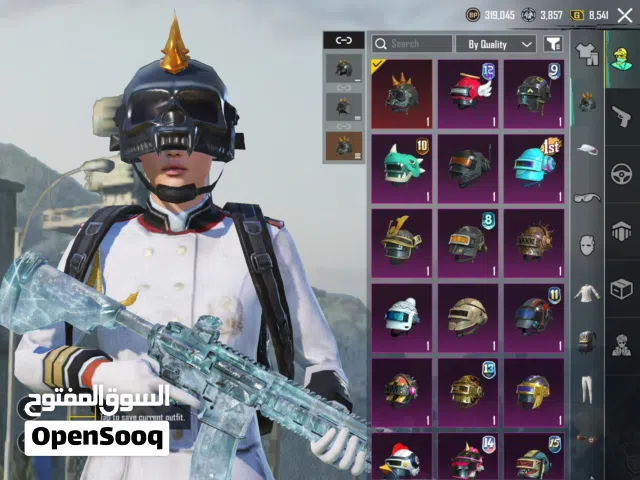Select the red winged helmet
The width and height of the screenshot is (640, 480).
pyautogui.click(x=467, y=93)
